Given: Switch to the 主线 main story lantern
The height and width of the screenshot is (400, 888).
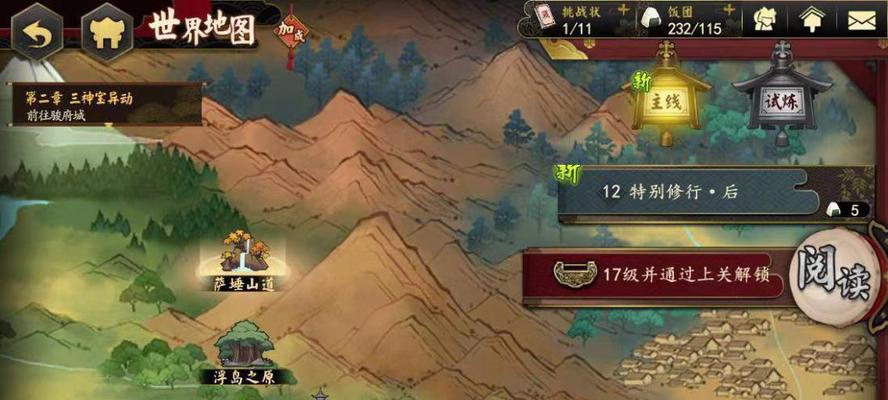Looking at the screenshot, I should pos(666,100).
